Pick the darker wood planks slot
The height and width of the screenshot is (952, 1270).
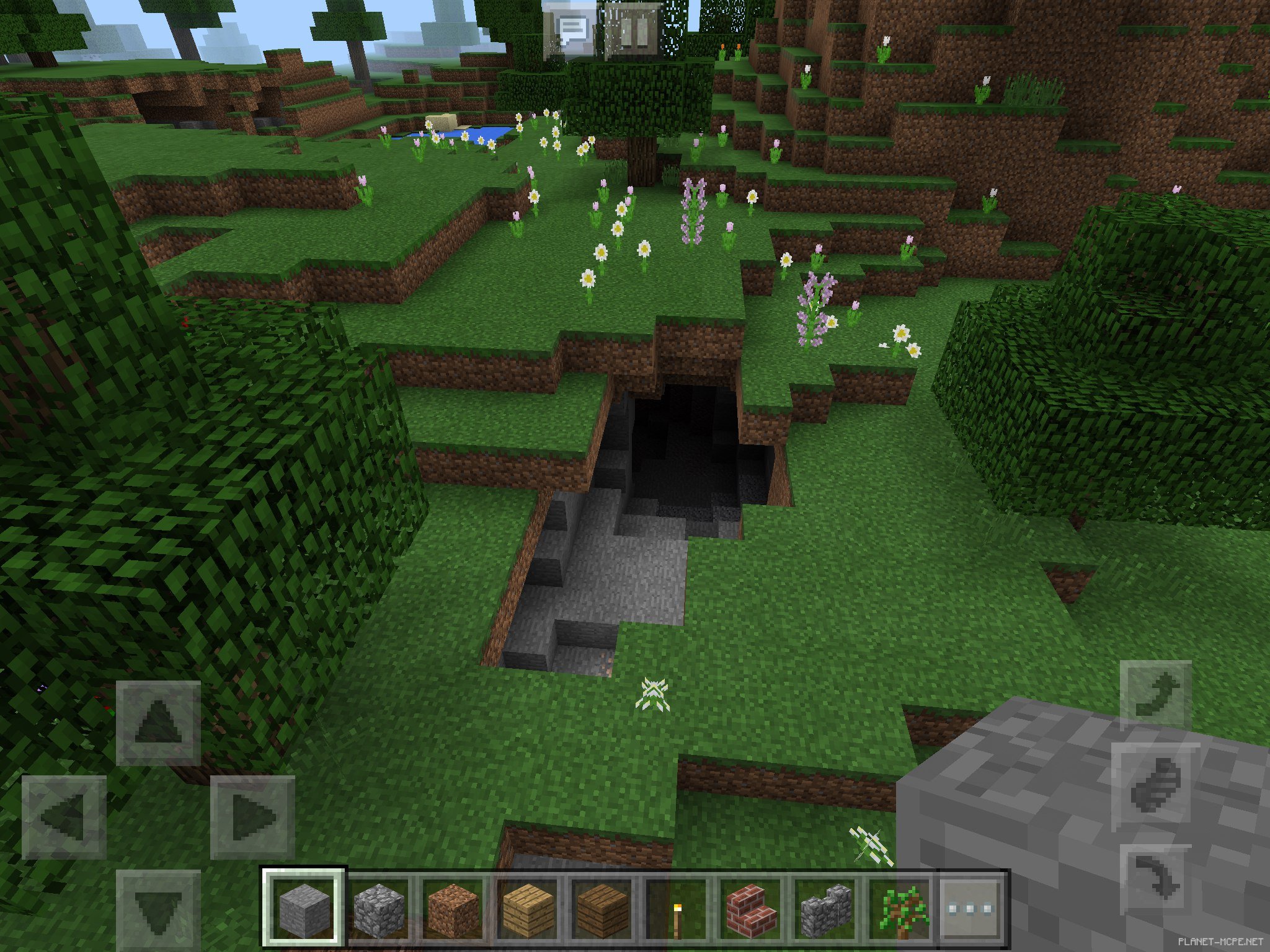[x=601, y=909]
